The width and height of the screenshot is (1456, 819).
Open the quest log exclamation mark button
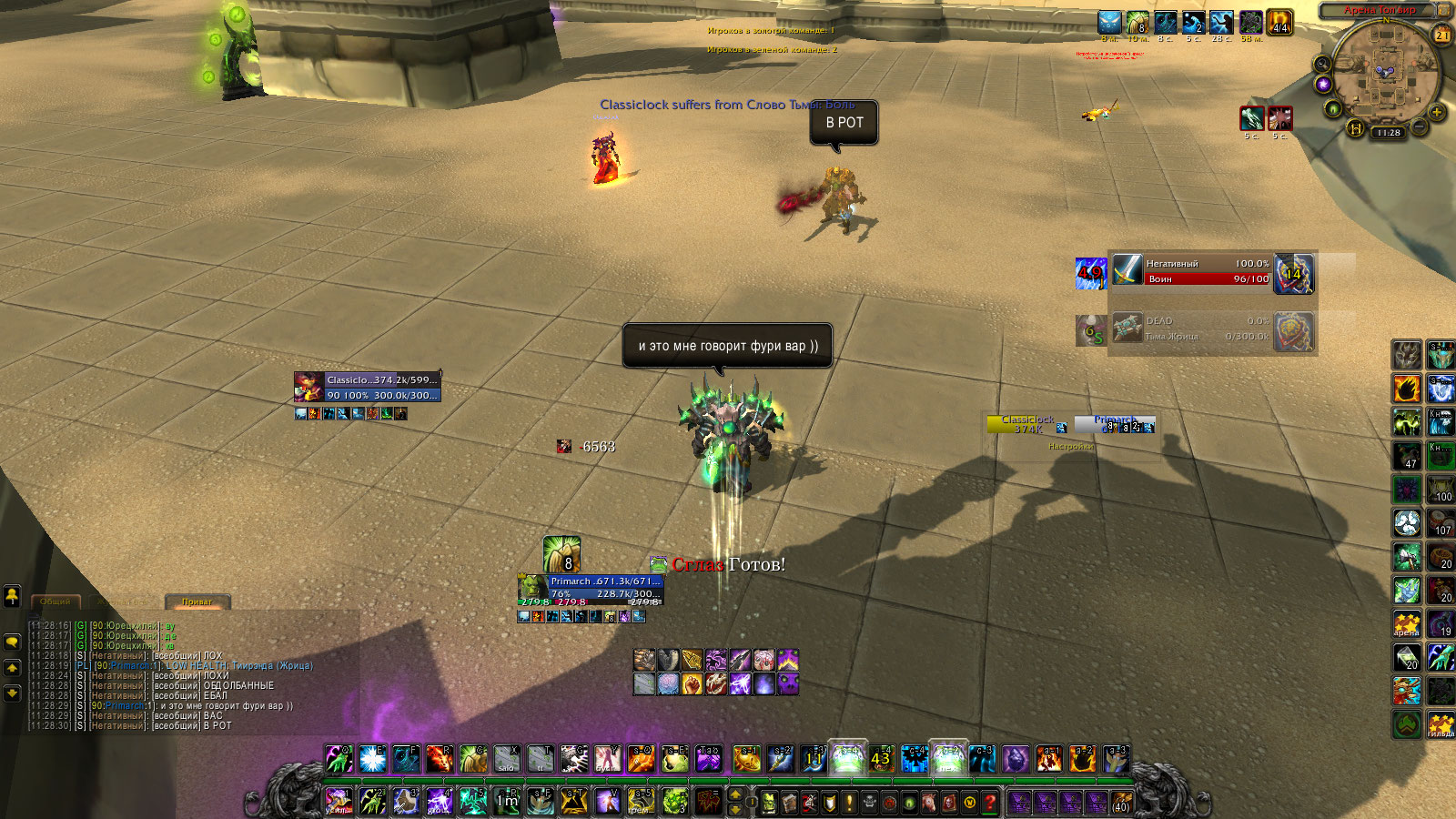click(849, 803)
